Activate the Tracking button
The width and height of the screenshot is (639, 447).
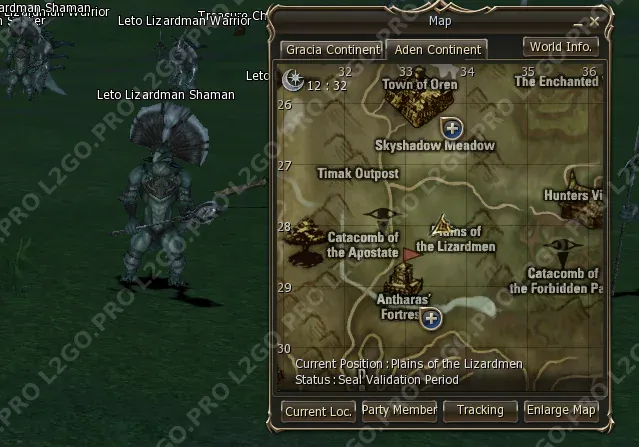[x=480, y=410]
